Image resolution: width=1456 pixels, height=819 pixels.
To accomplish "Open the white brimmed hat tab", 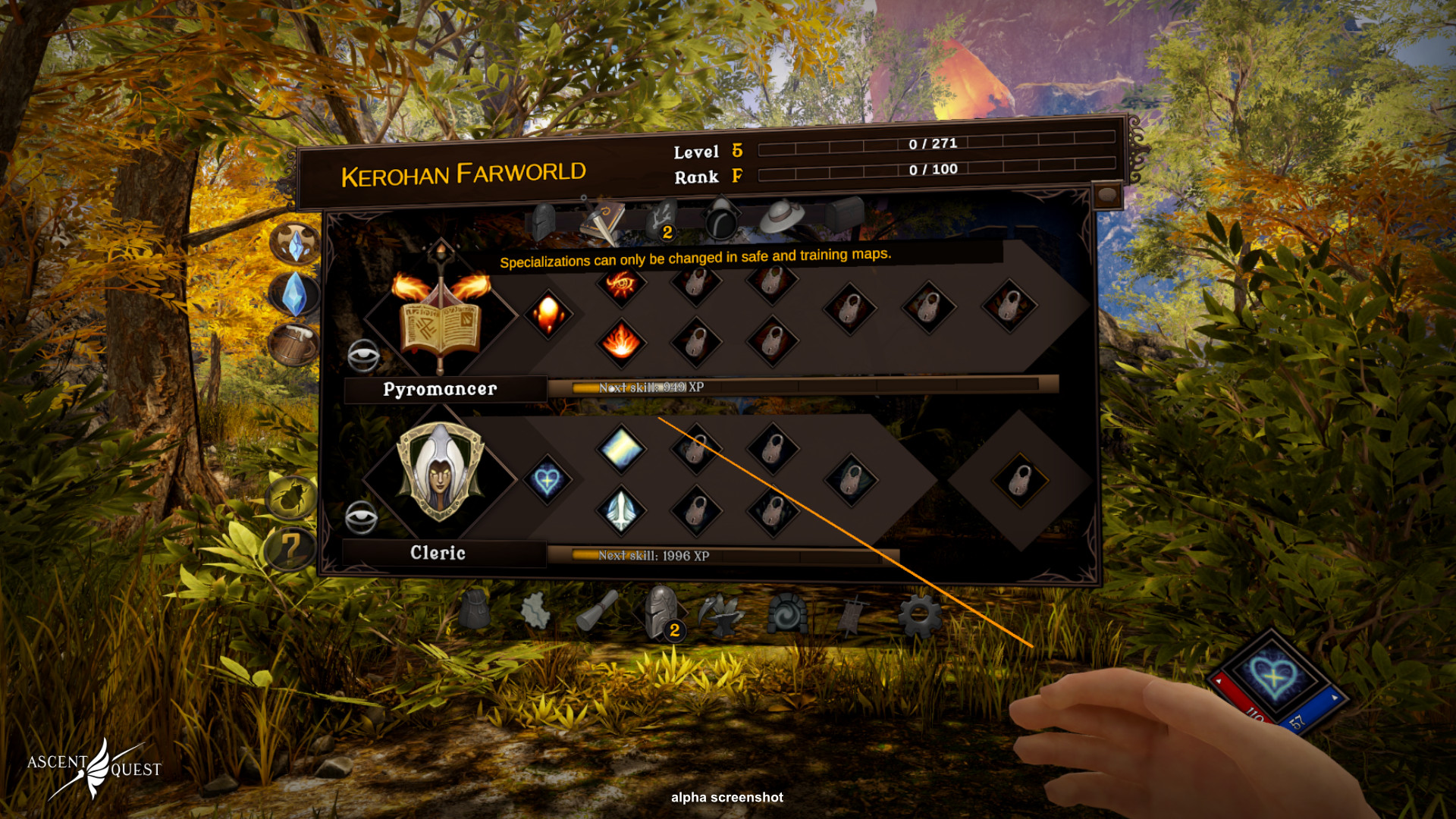I will [781, 217].
